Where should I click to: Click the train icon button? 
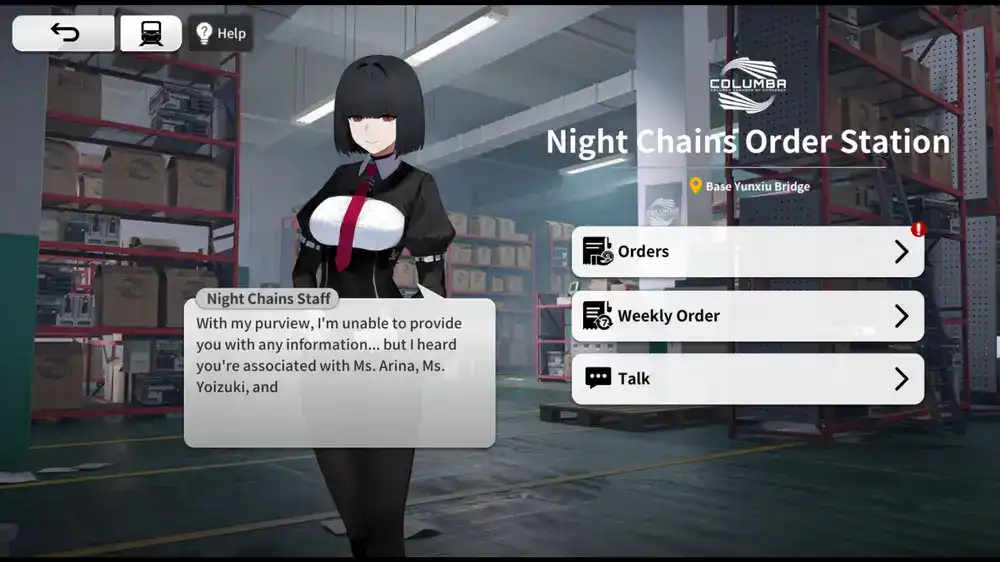[x=151, y=33]
